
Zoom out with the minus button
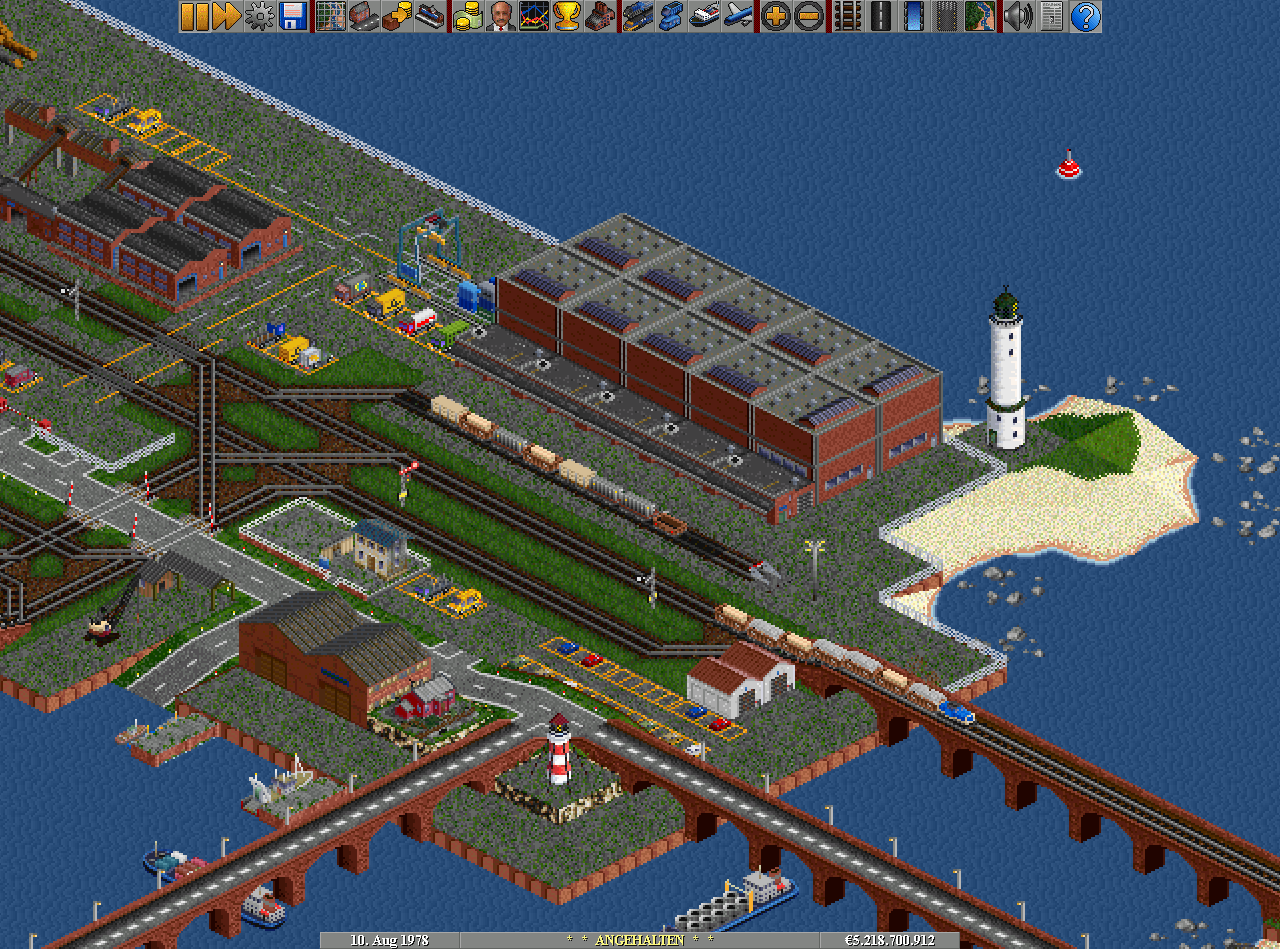(x=808, y=16)
